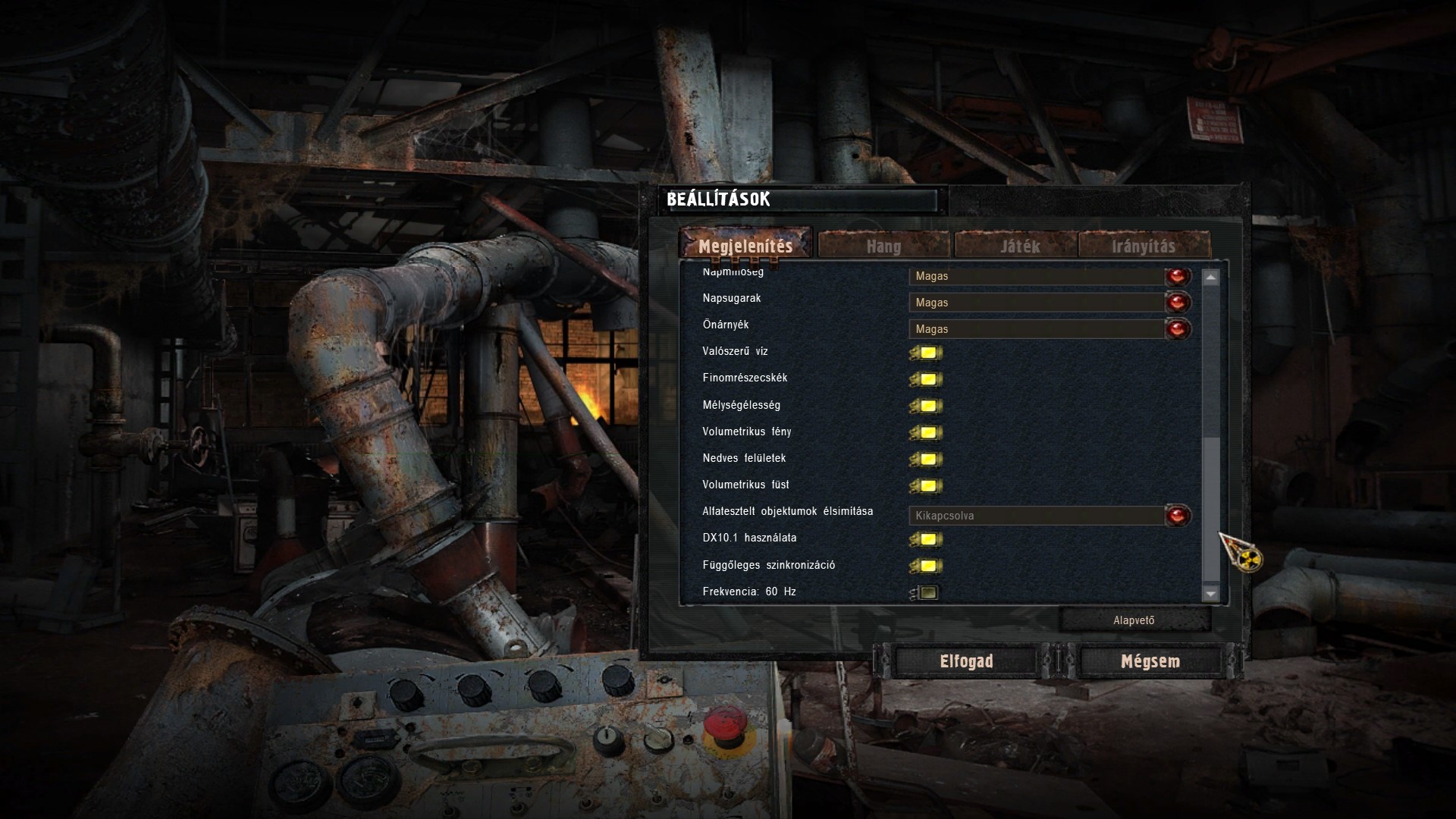Open the Játék settings tab
Image resolution: width=1456 pixels, height=819 pixels.
click(1019, 246)
